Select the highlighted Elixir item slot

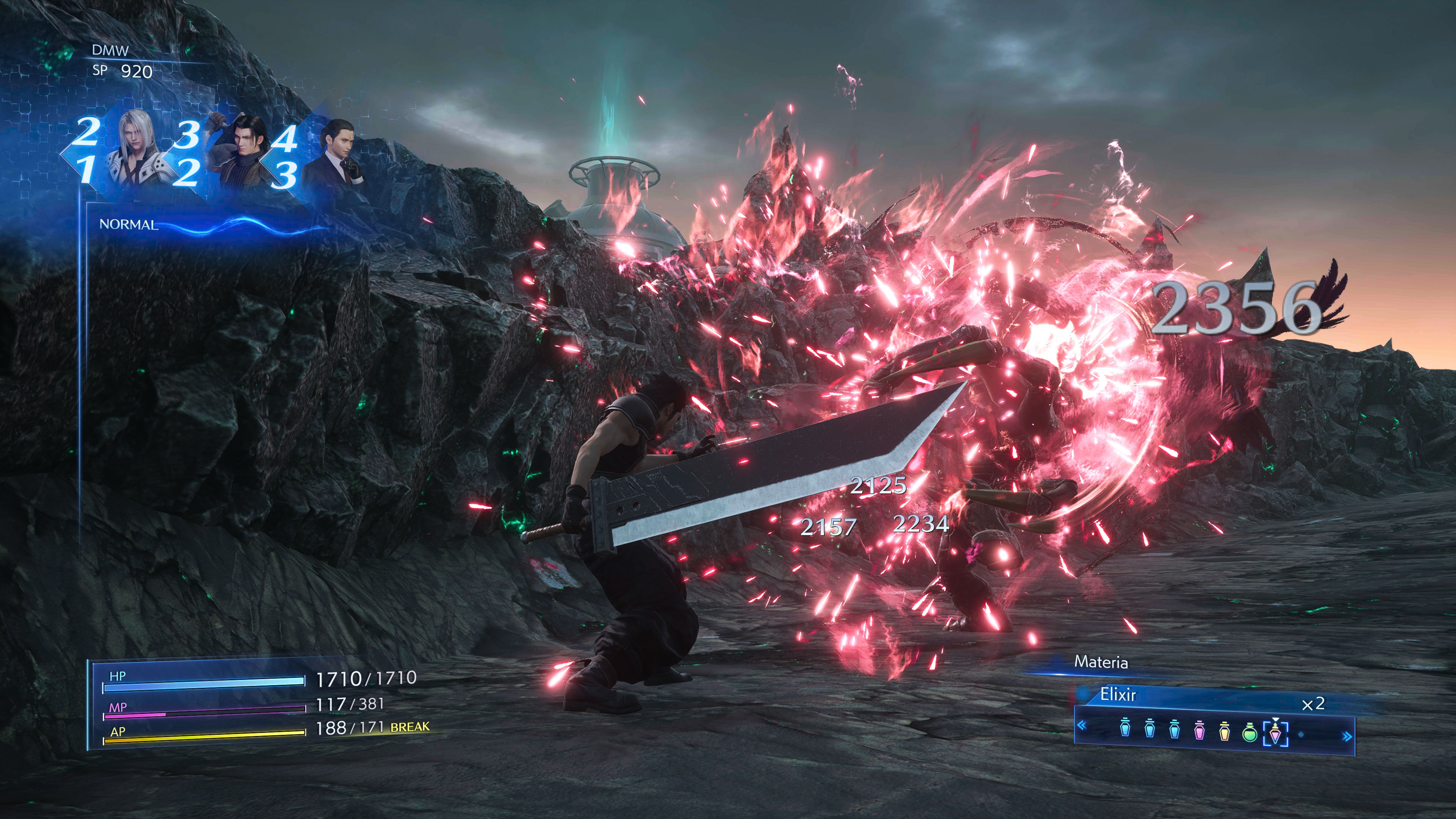pos(1275,733)
